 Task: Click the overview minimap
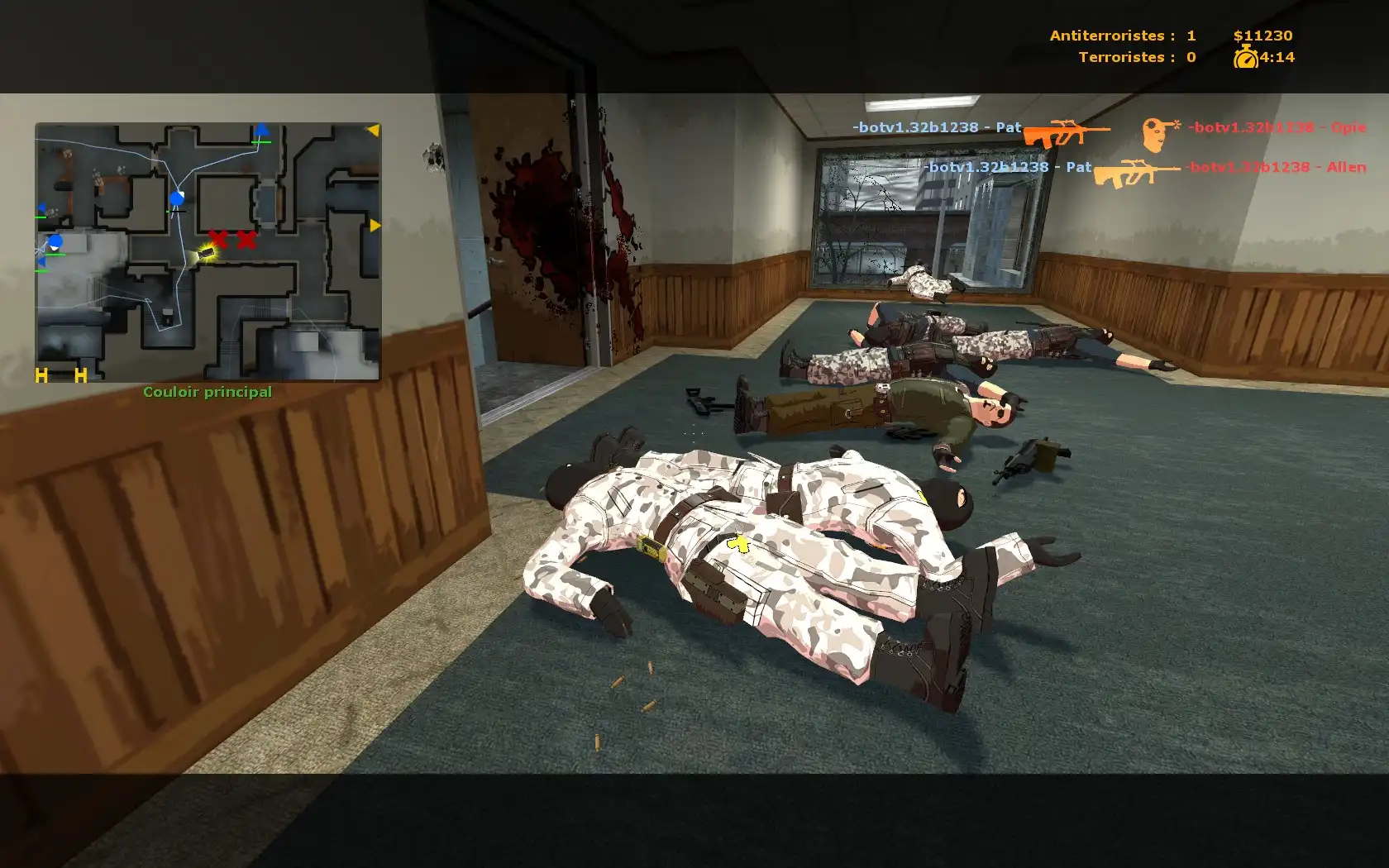(x=208, y=252)
